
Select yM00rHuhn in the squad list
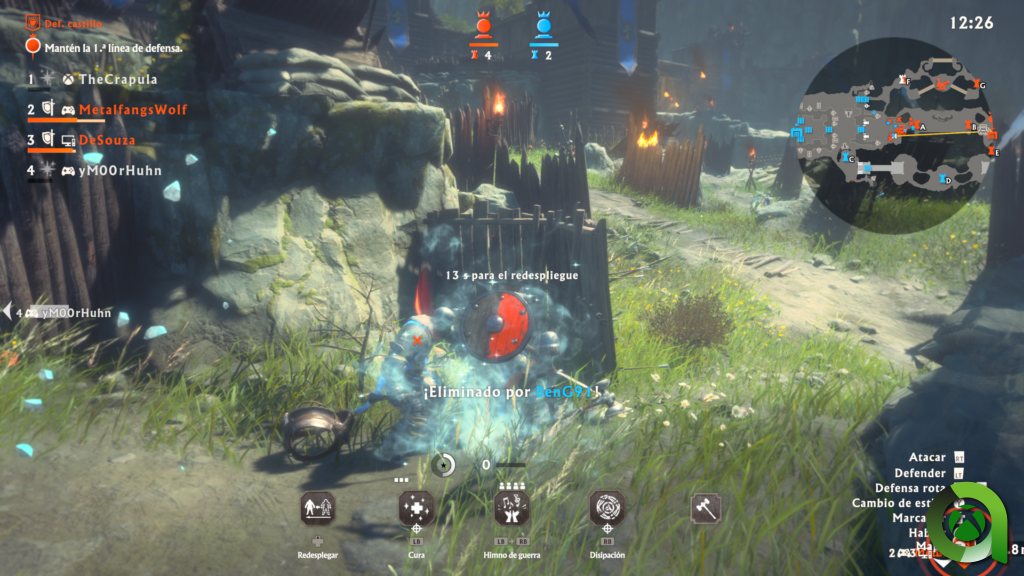(119, 170)
